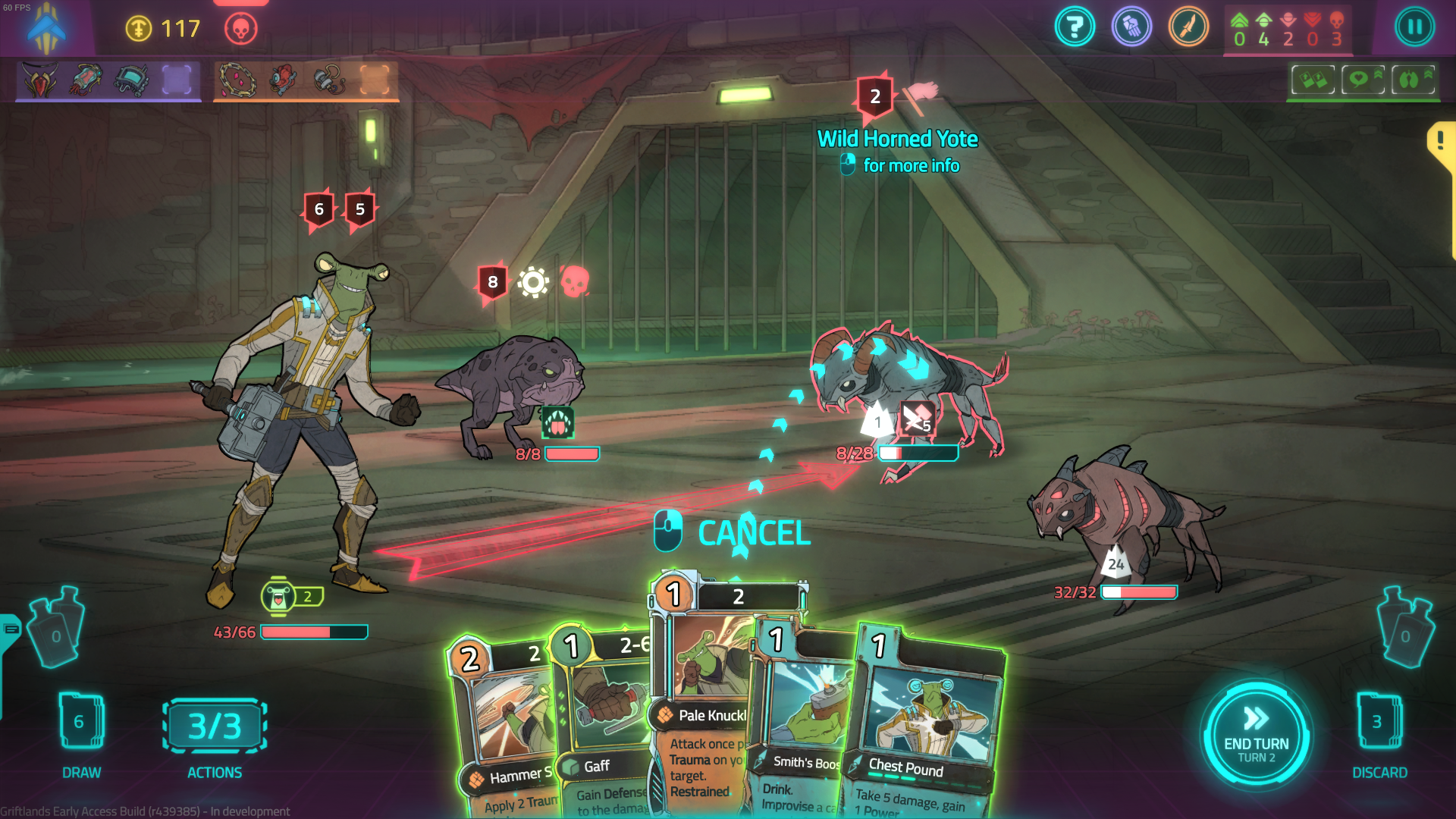Open the orange knife deck button

pos(1188,27)
